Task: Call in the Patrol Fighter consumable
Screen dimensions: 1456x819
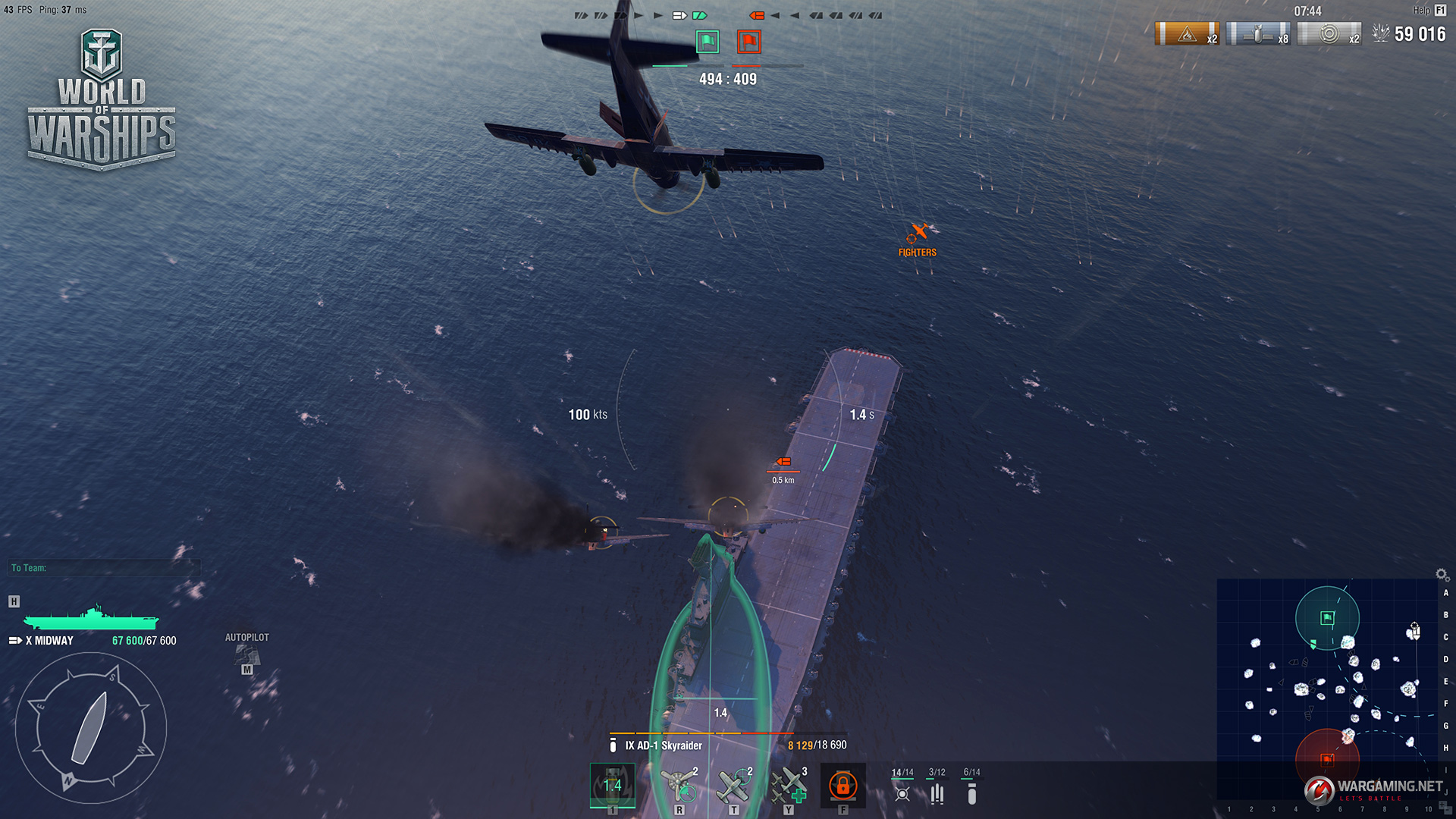Action: (733, 785)
